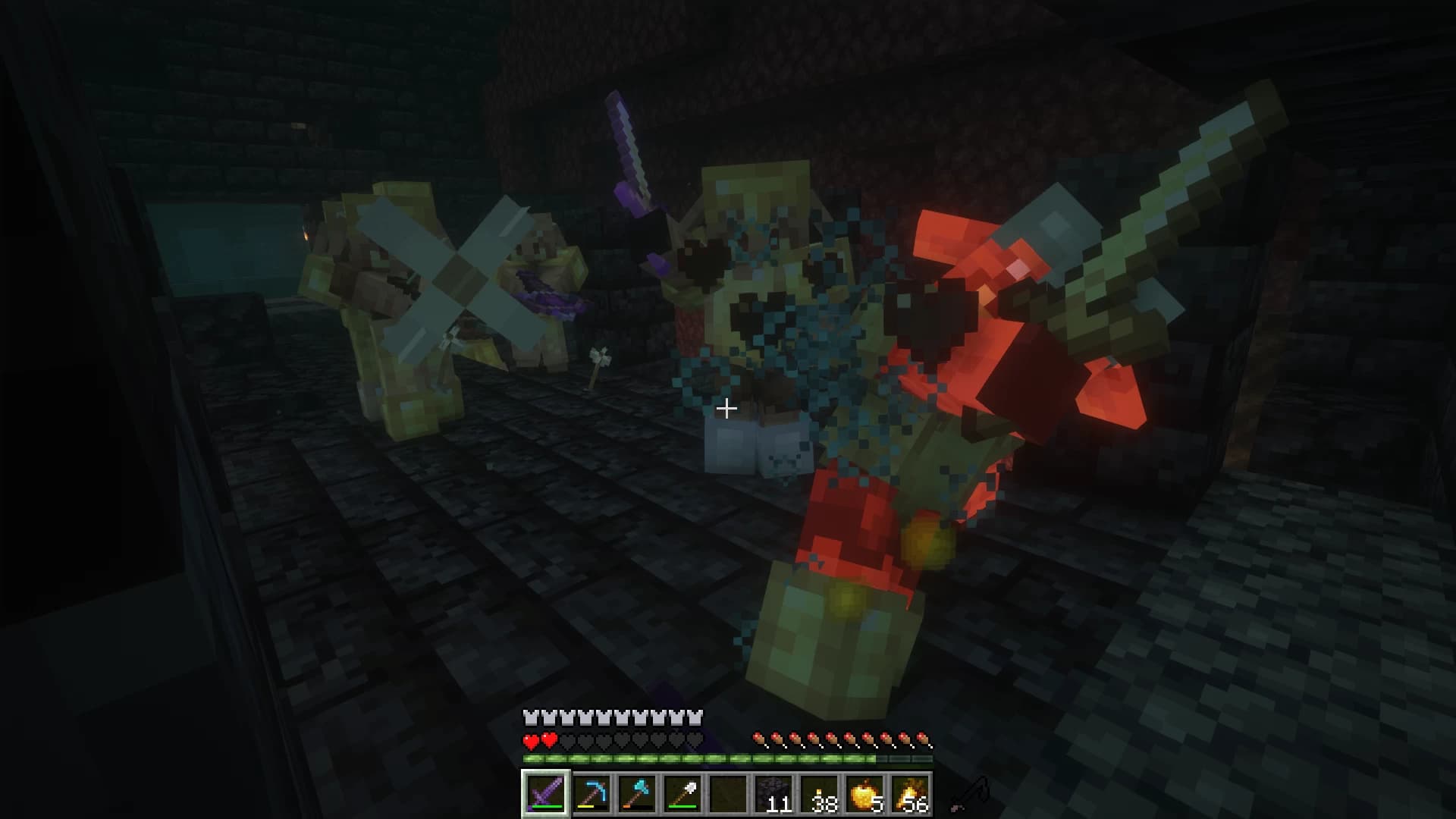
Task: Select the enchanted netherite sword in slot one
Action: pyautogui.click(x=544, y=799)
